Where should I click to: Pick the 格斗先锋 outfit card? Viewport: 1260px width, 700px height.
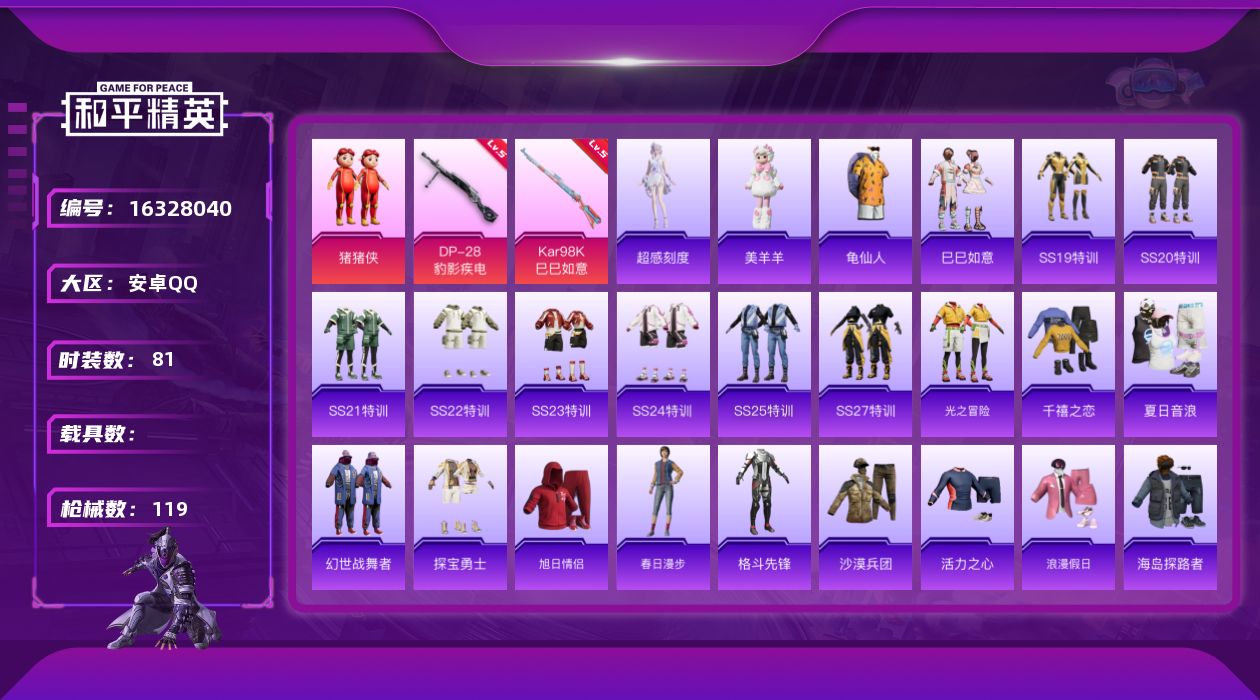tap(764, 517)
